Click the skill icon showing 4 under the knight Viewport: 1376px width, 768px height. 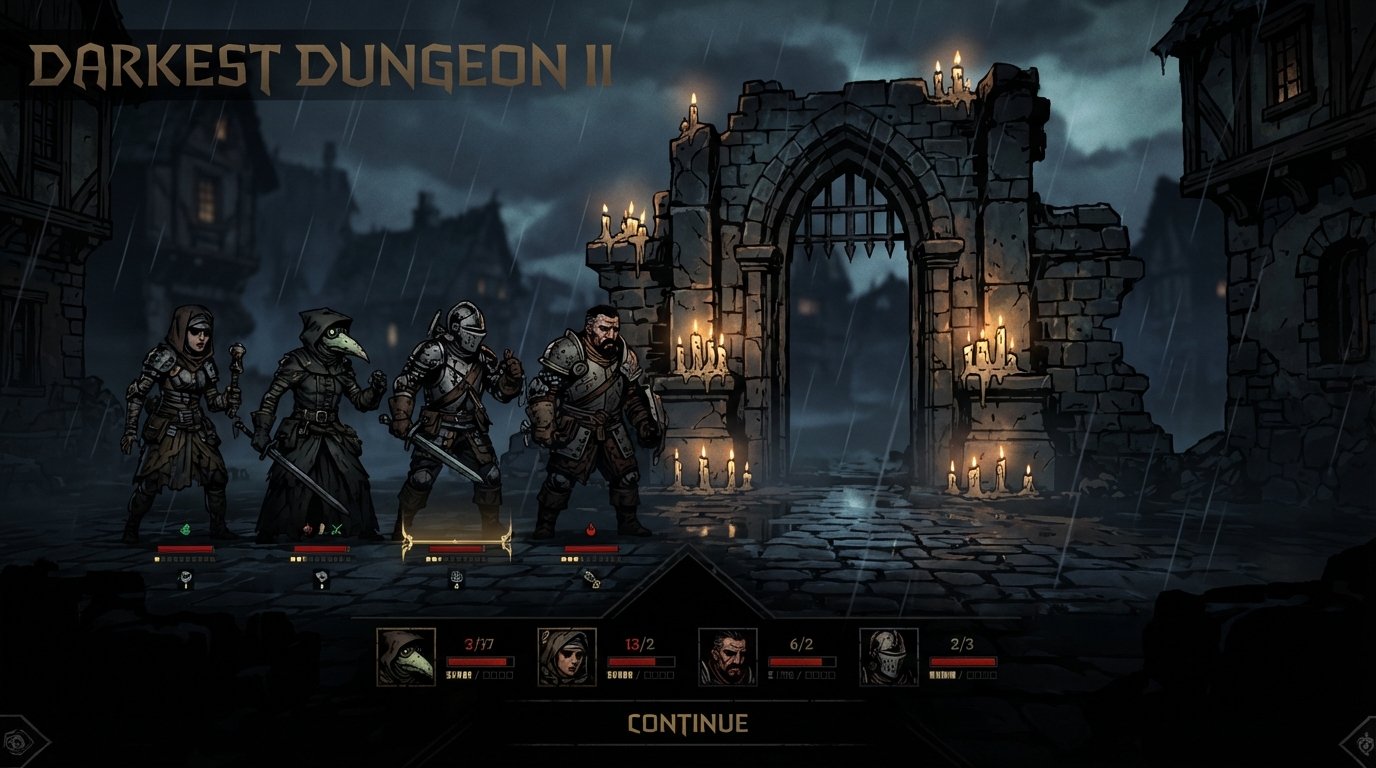[x=456, y=578]
